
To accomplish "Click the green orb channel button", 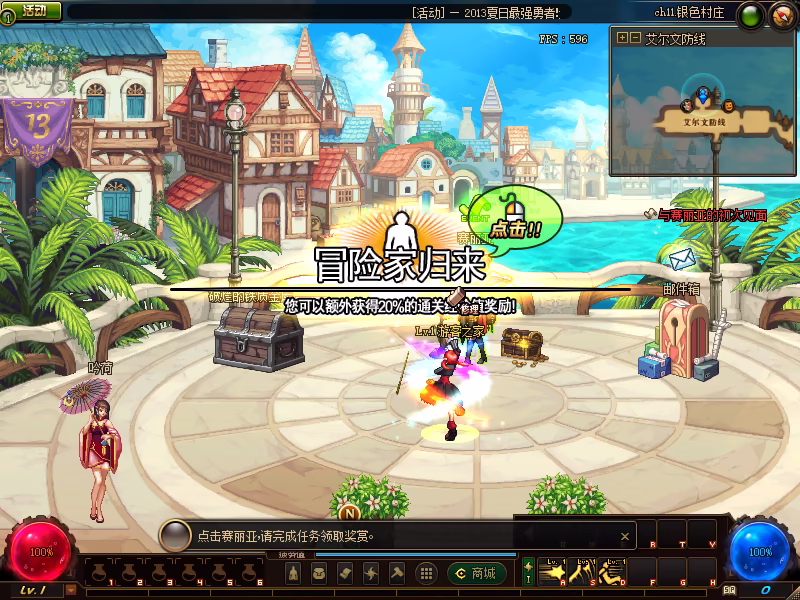I will (749, 15).
